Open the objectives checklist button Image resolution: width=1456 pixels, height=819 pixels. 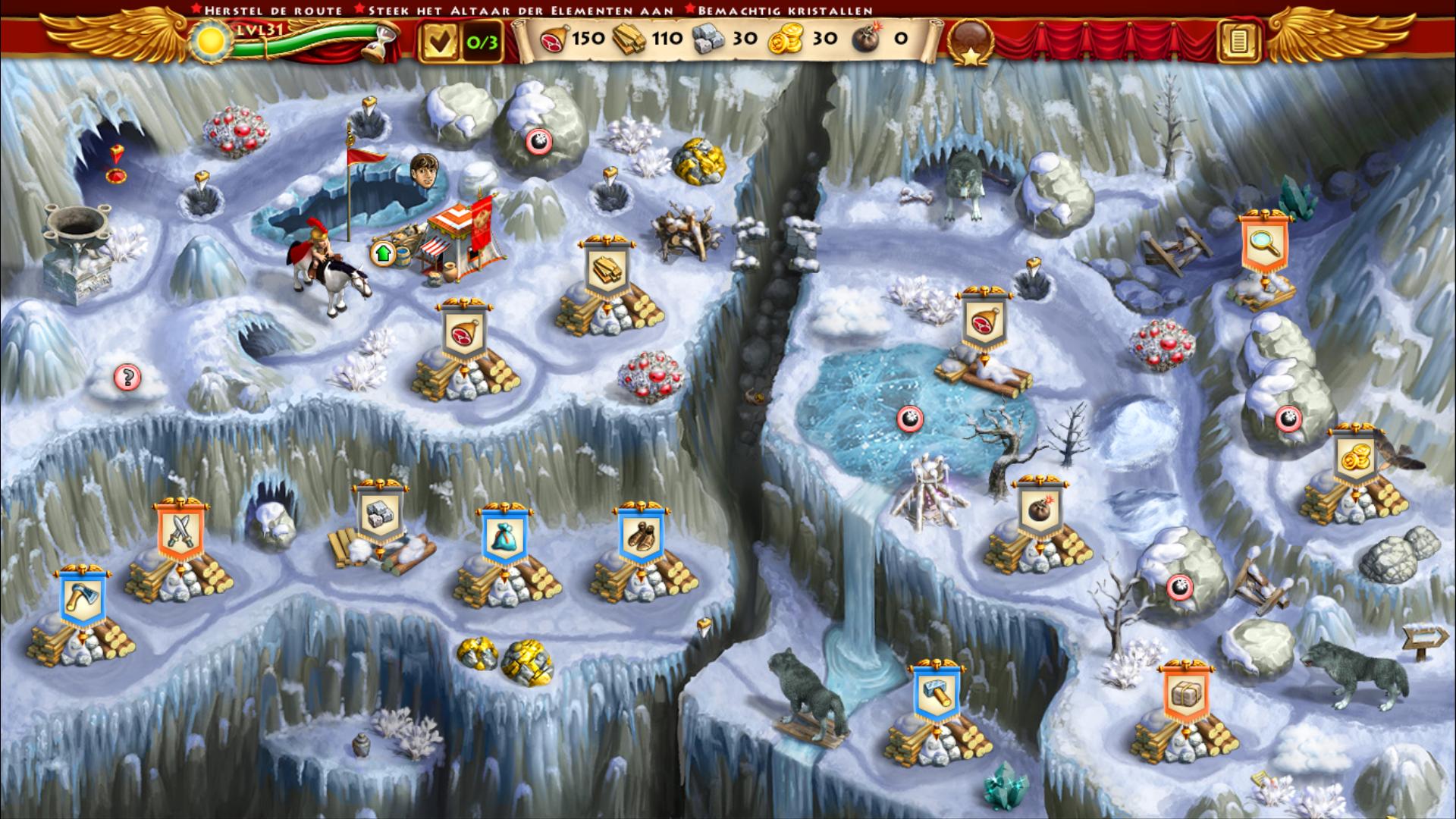[x=439, y=41]
